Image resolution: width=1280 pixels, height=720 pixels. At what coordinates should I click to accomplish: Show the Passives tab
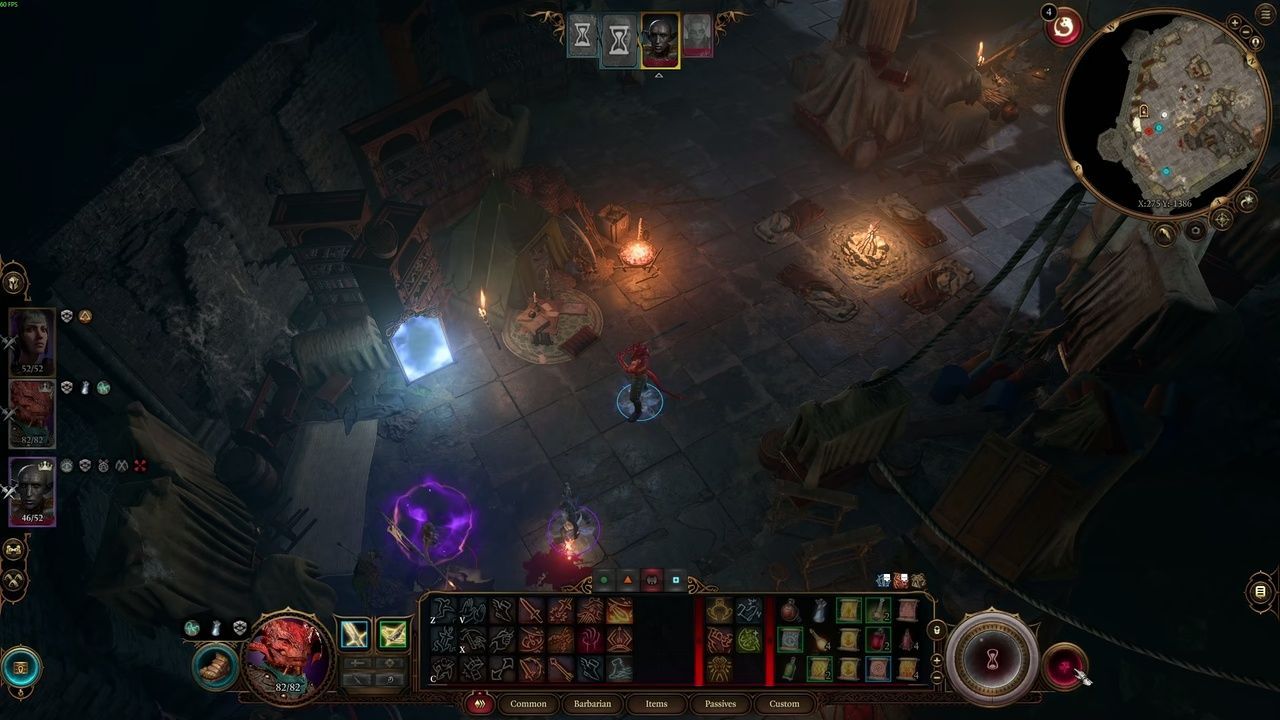720,704
